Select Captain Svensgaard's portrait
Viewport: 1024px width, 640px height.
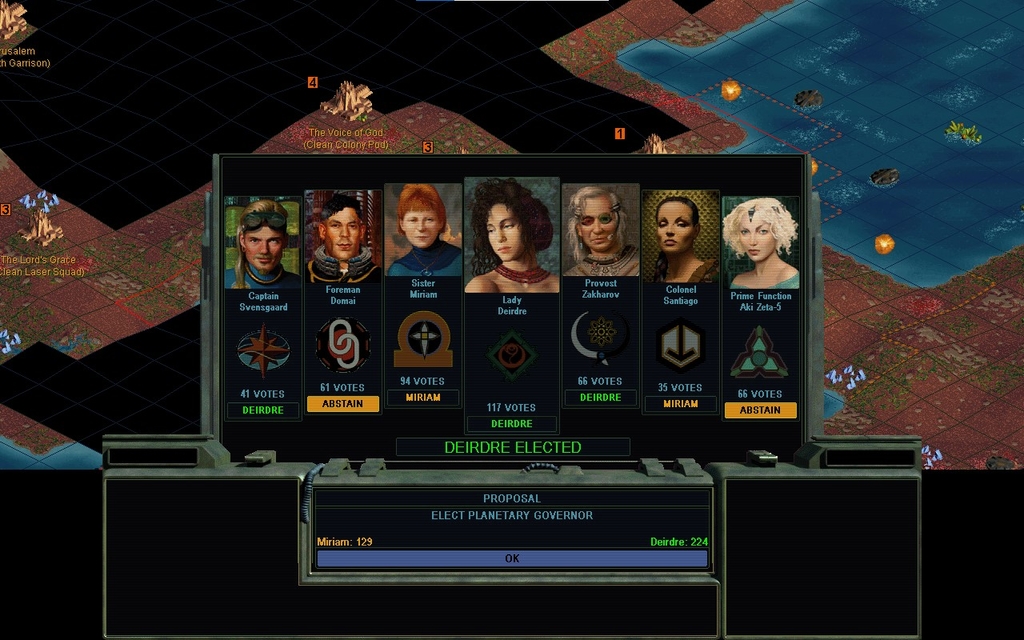(262, 243)
